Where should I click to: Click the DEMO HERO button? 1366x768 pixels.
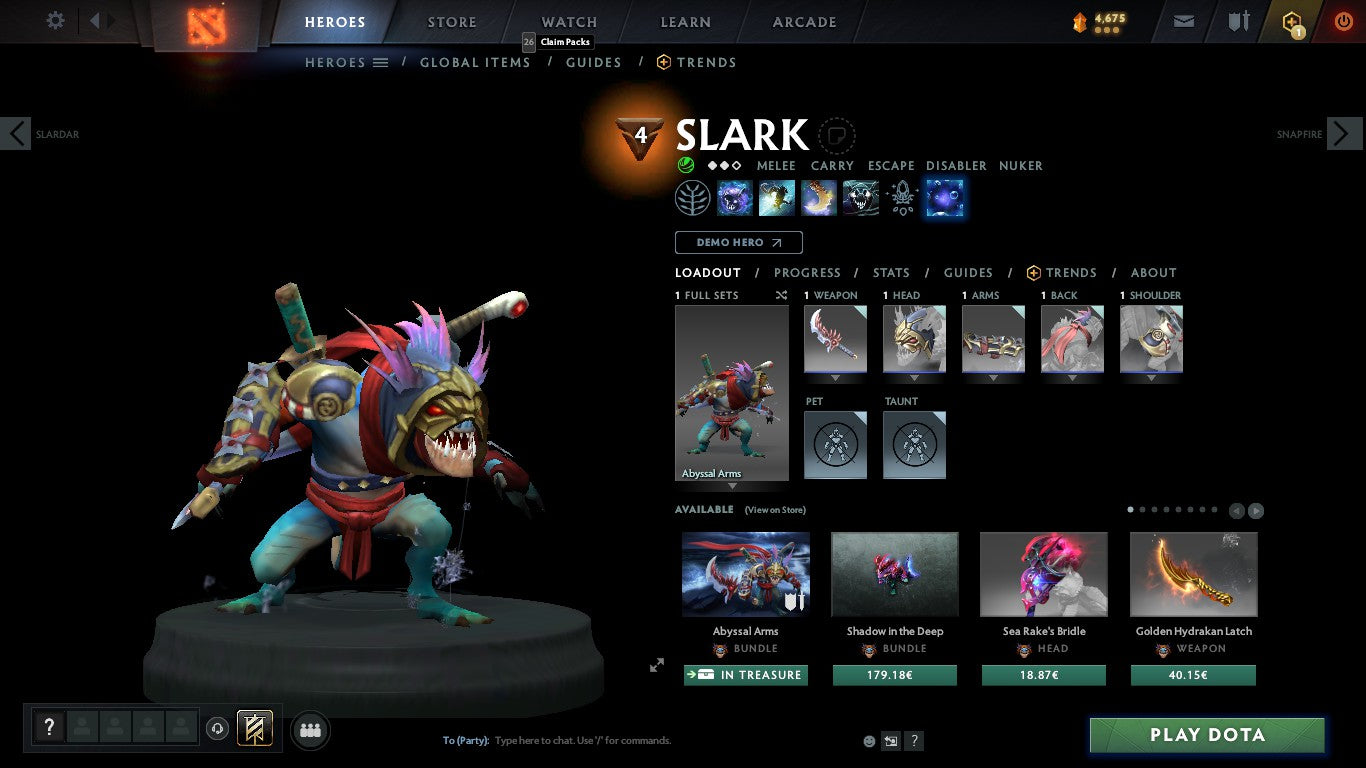coord(738,242)
